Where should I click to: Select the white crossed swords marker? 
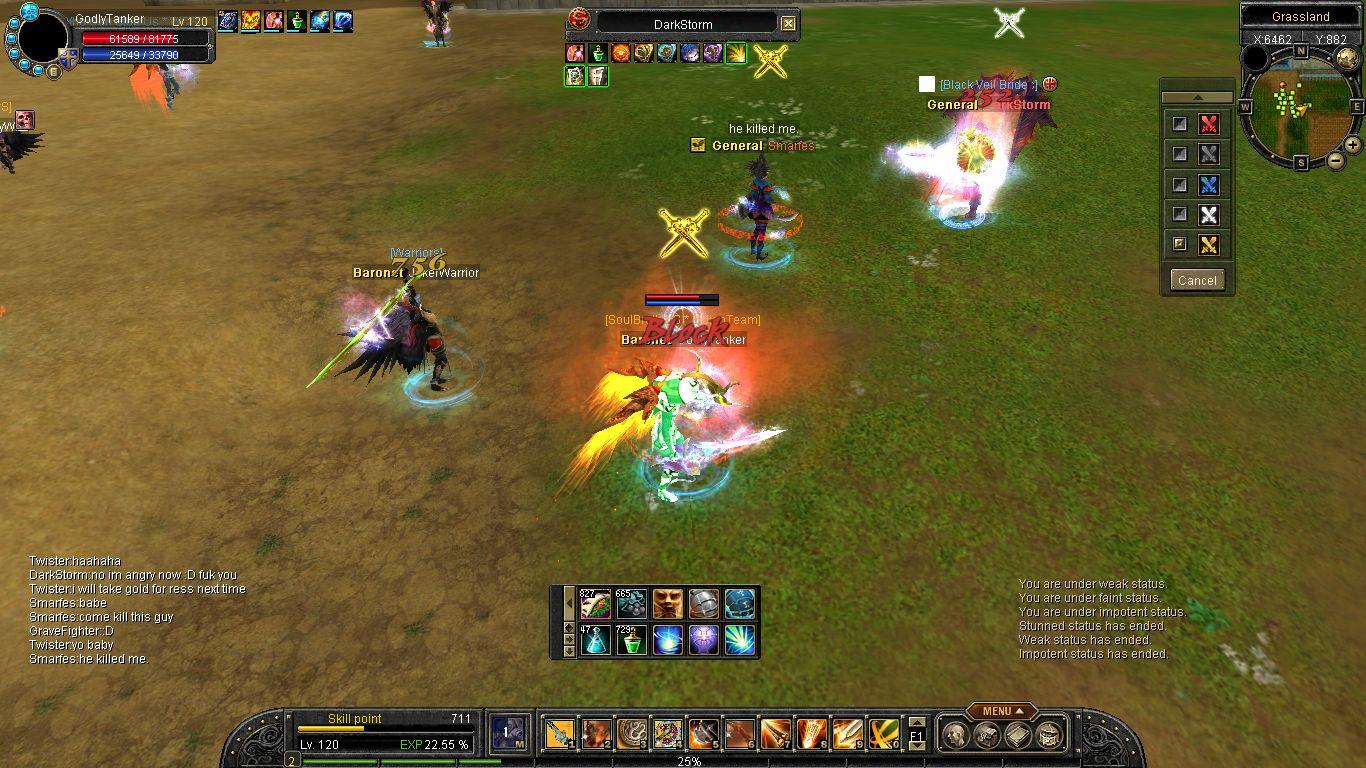(1209, 215)
